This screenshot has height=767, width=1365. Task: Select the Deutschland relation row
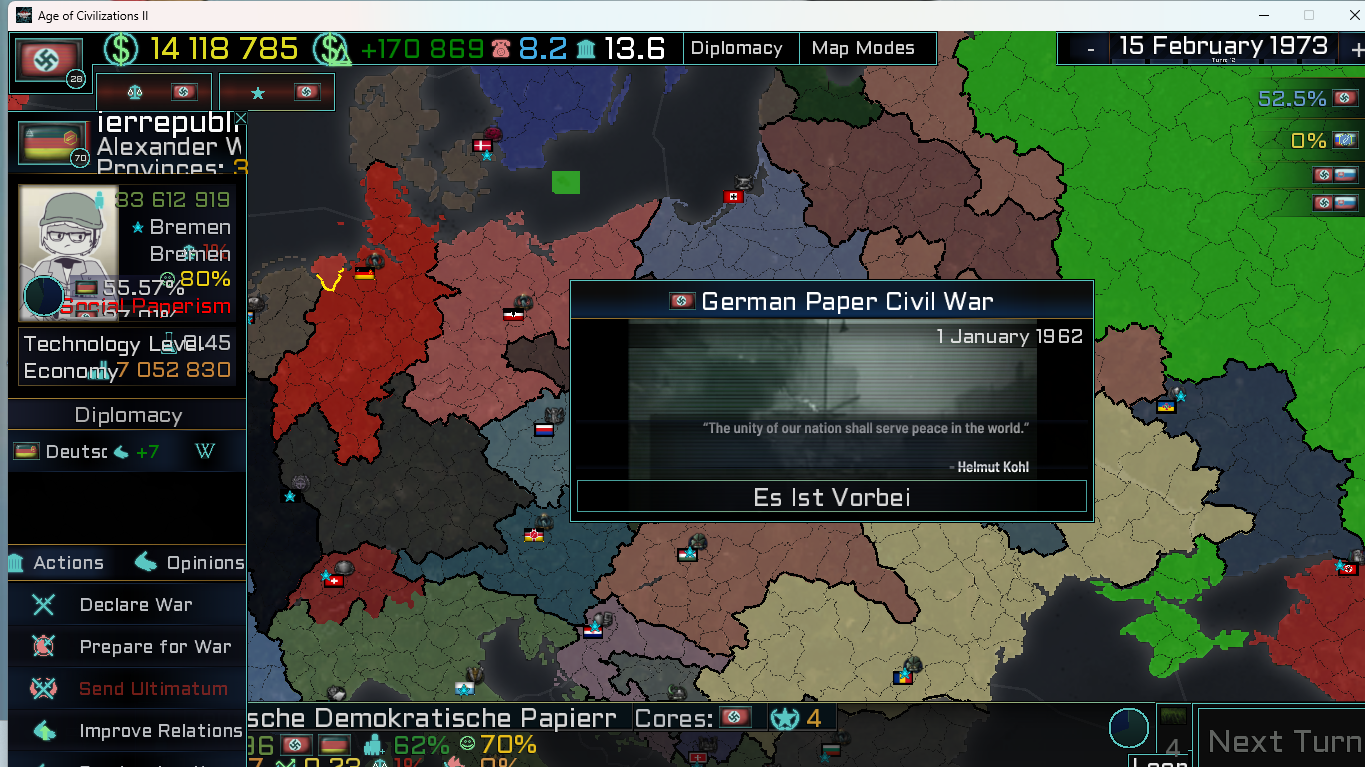coord(90,452)
